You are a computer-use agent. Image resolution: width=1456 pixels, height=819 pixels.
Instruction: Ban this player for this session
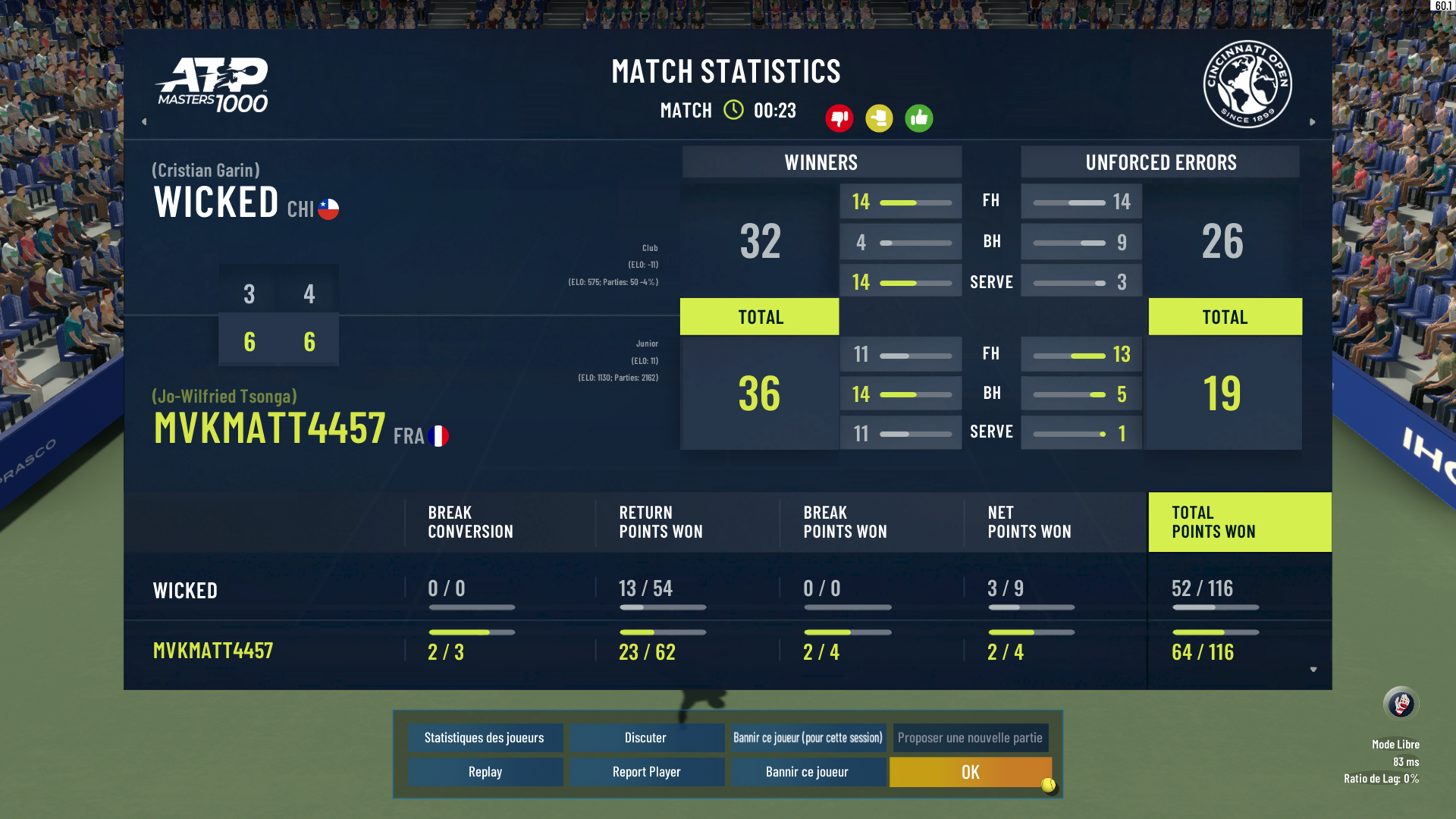808,738
